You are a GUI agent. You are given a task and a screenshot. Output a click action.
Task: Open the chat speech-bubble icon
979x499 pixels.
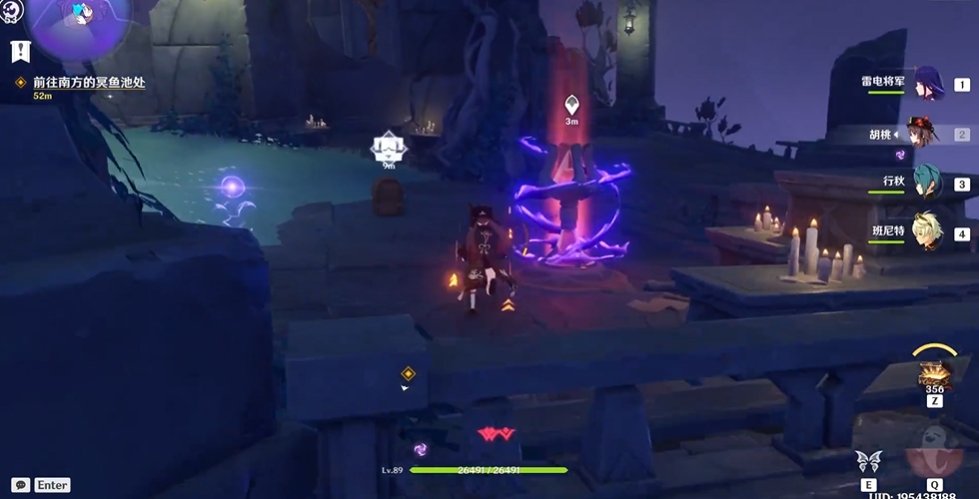coord(20,484)
